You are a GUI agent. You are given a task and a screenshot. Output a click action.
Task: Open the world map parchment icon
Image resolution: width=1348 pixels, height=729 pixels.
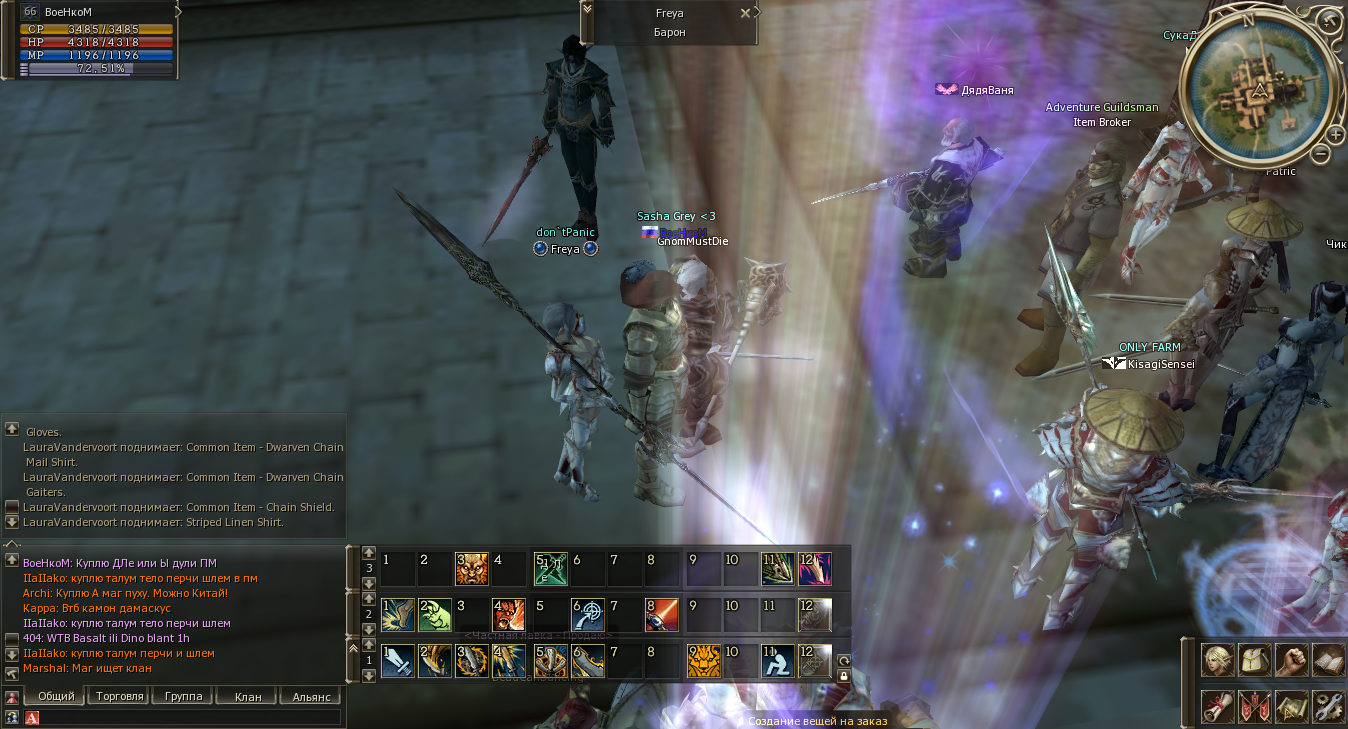tap(1291, 705)
